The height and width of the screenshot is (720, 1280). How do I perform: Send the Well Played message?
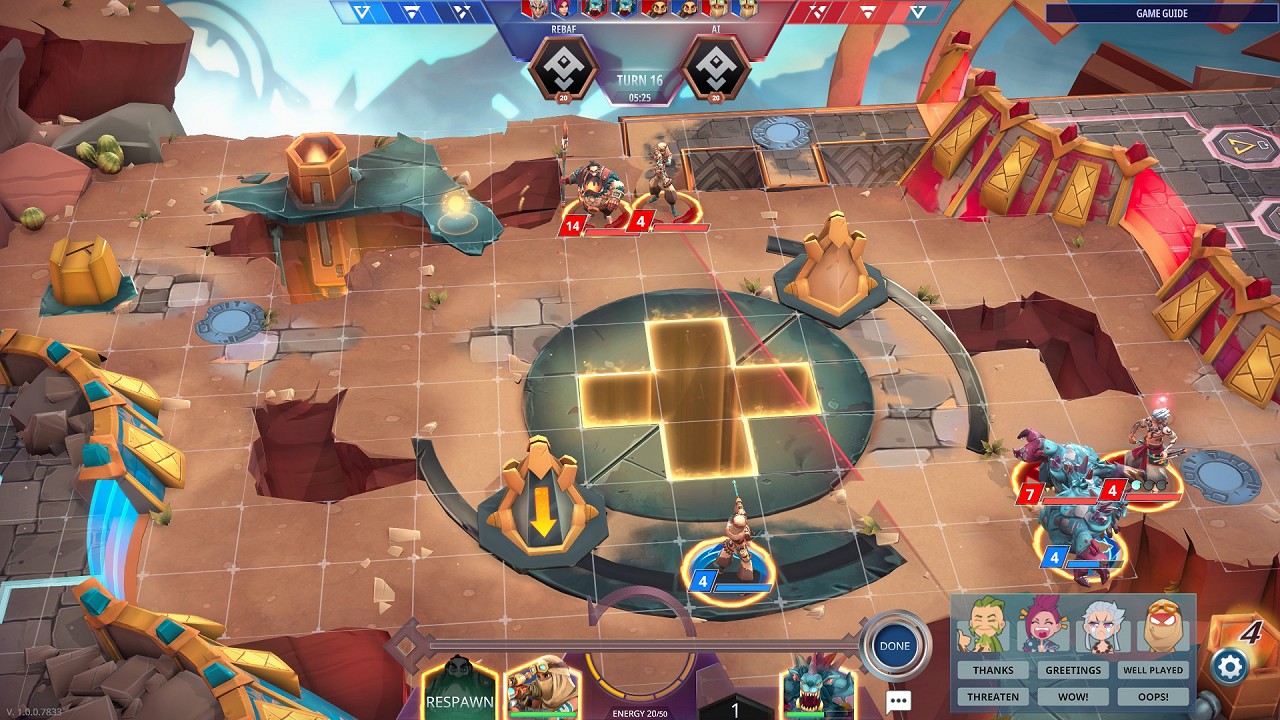[1153, 670]
